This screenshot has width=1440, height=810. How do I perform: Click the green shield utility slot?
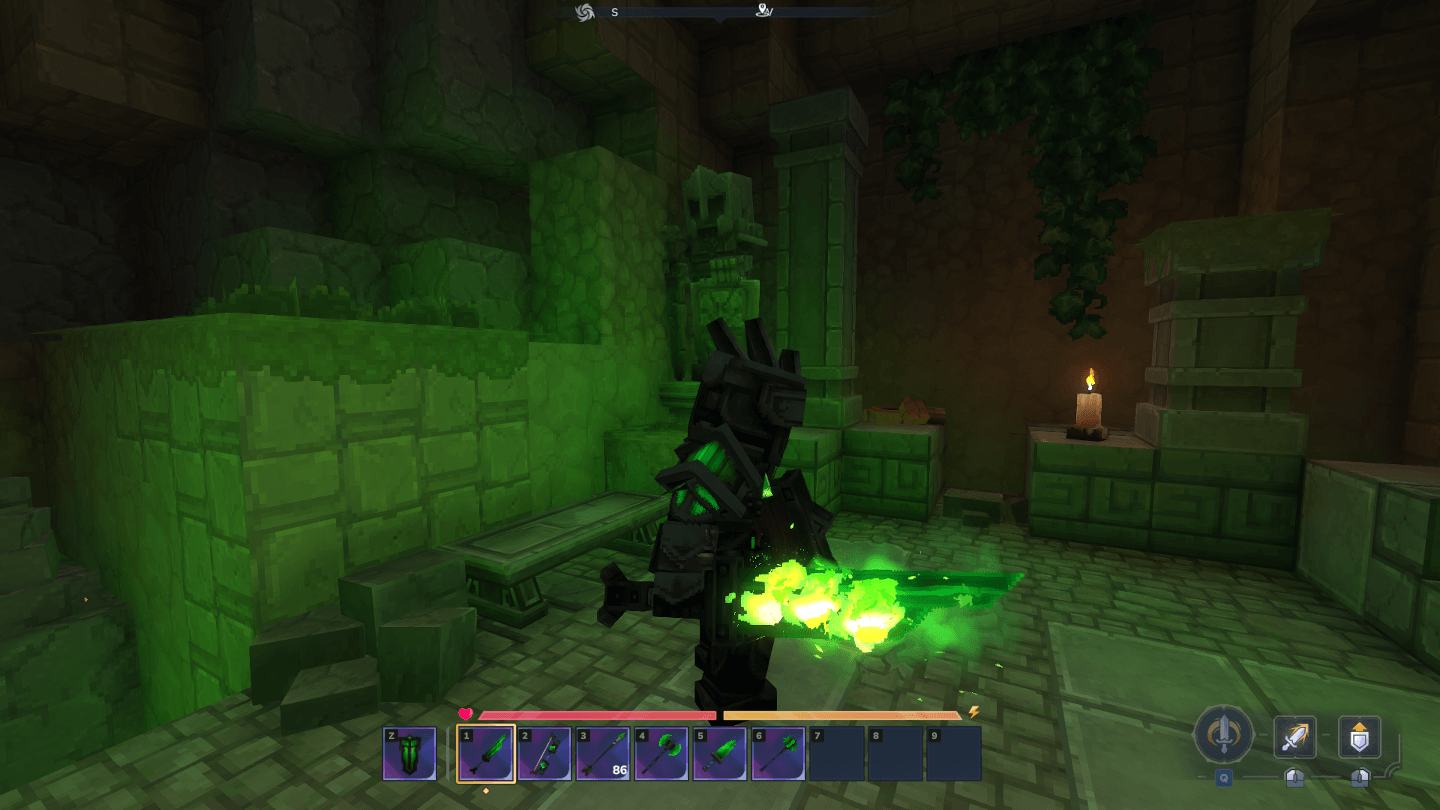pos(410,753)
